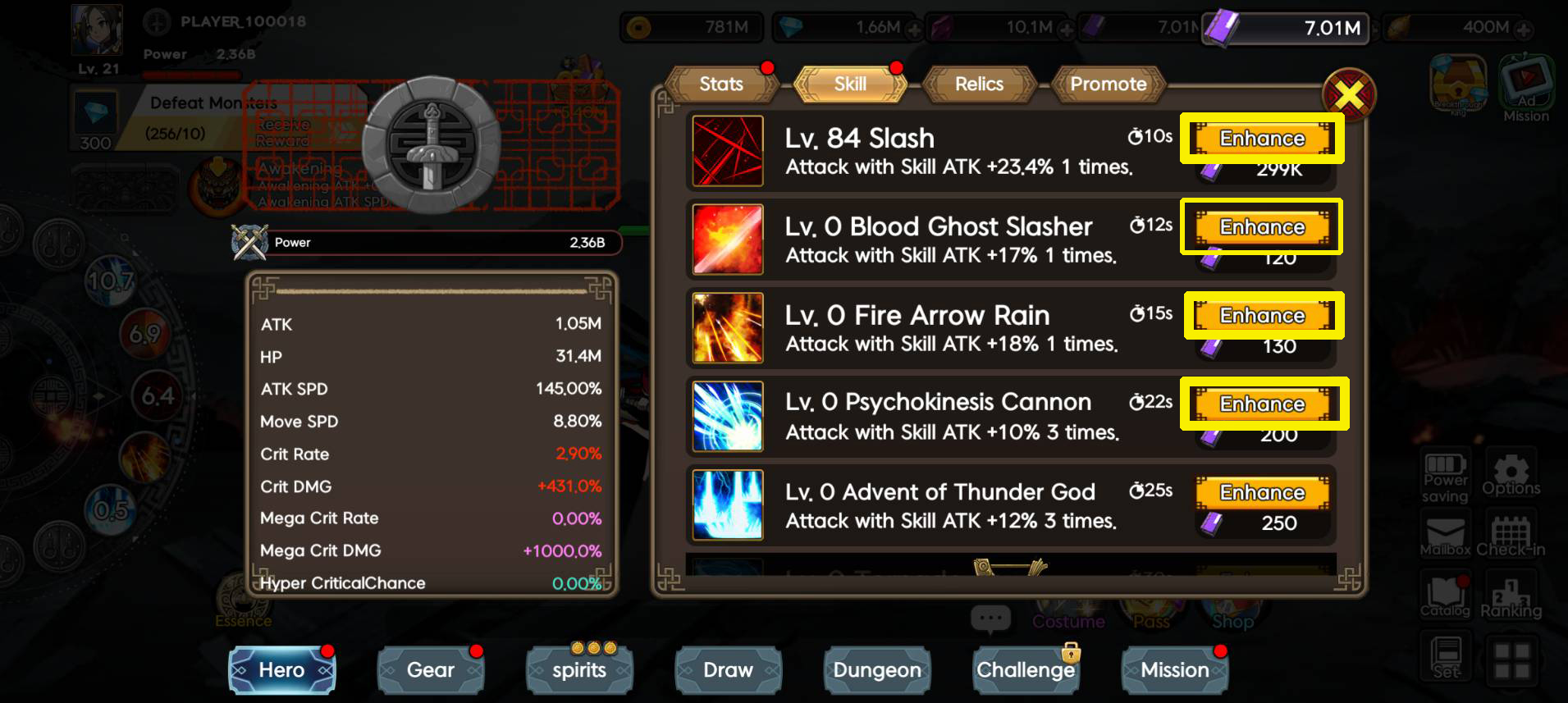Toggle the Options settings panel
This screenshot has width=1568, height=703.
tap(1512, 476)
